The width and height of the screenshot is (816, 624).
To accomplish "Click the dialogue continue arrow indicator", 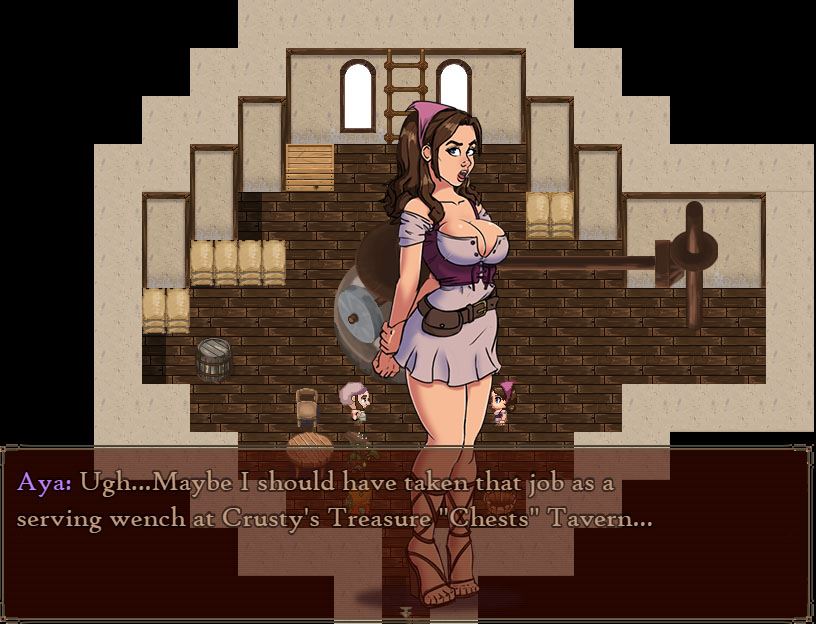I will tap(407, 610).
